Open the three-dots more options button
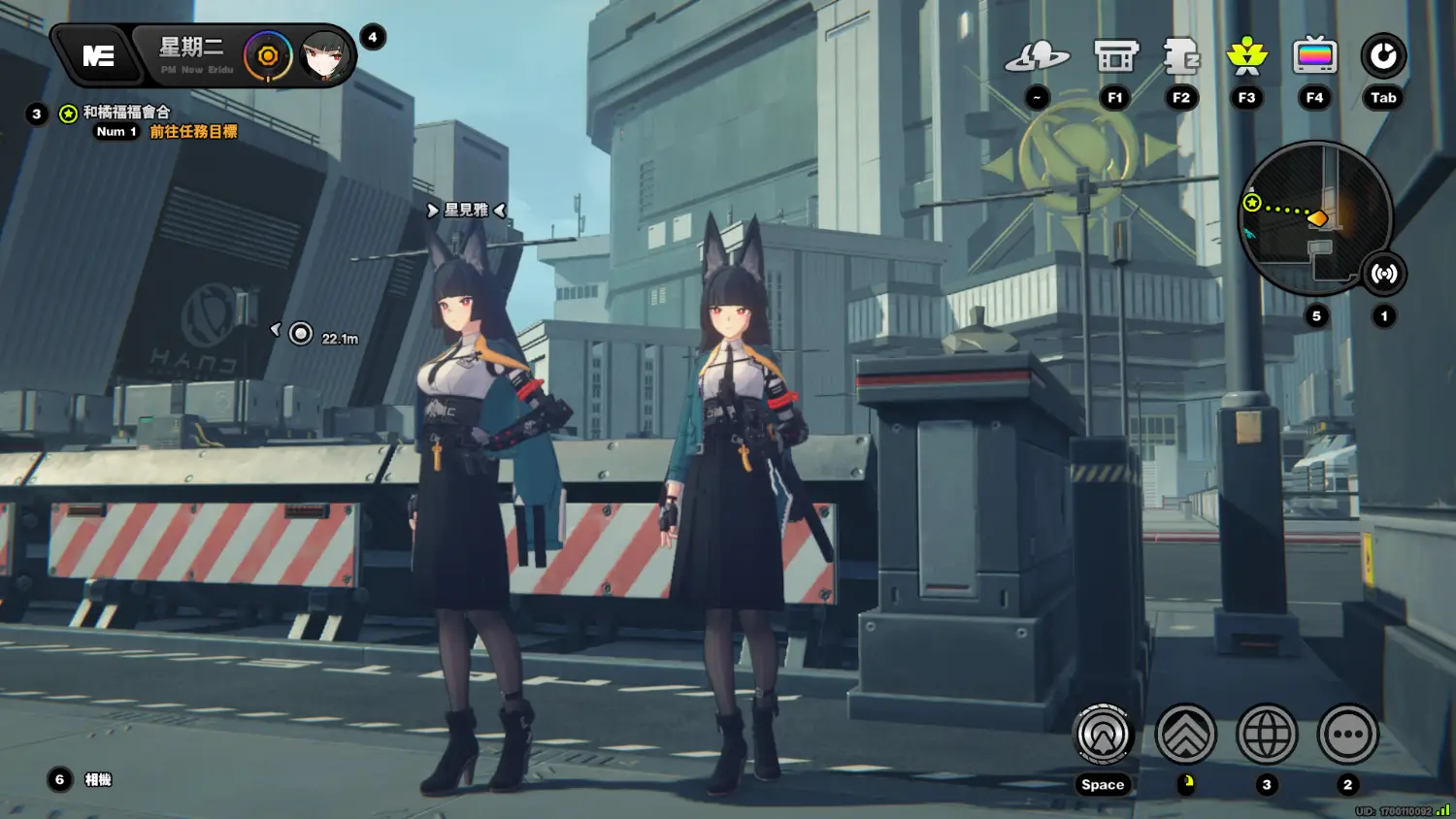1456x819 pixels. pyautogui.click(x=1347, y=735)
